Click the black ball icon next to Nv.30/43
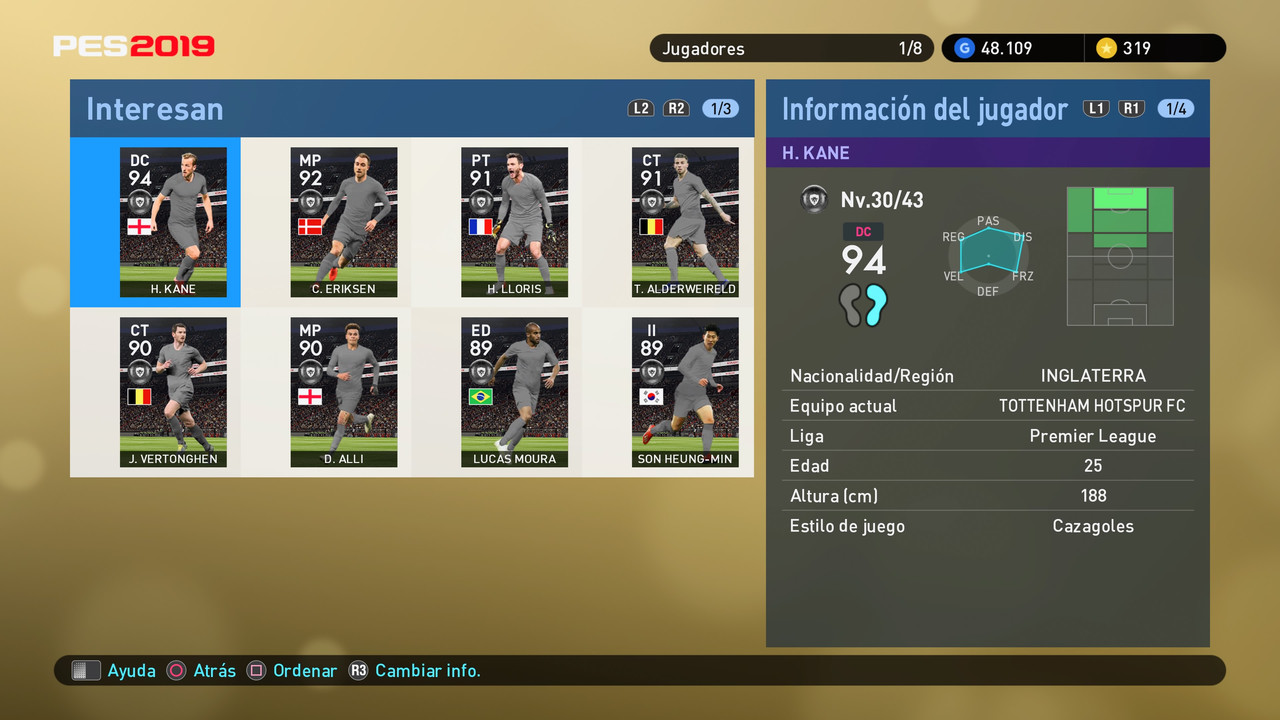Image resolution: width=1280 pixels, height=720 pixels. click(814, 199)
